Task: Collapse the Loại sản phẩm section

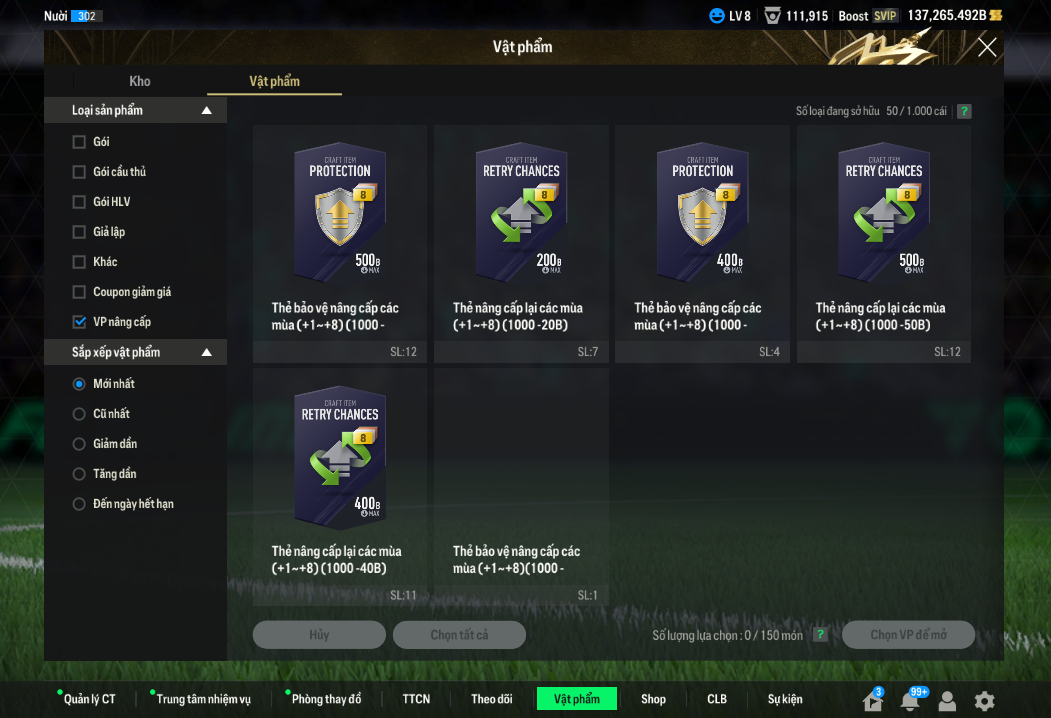Action: tap(207, 111)
